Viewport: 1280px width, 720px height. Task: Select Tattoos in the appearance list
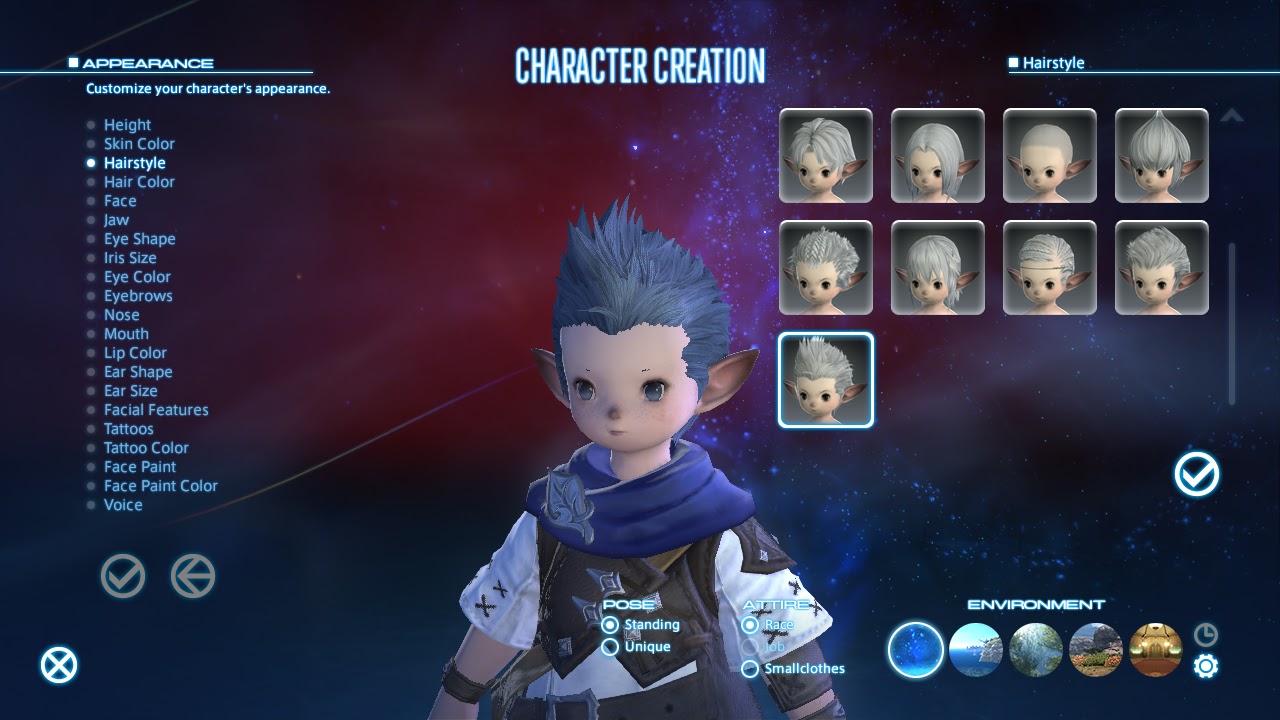128,428
